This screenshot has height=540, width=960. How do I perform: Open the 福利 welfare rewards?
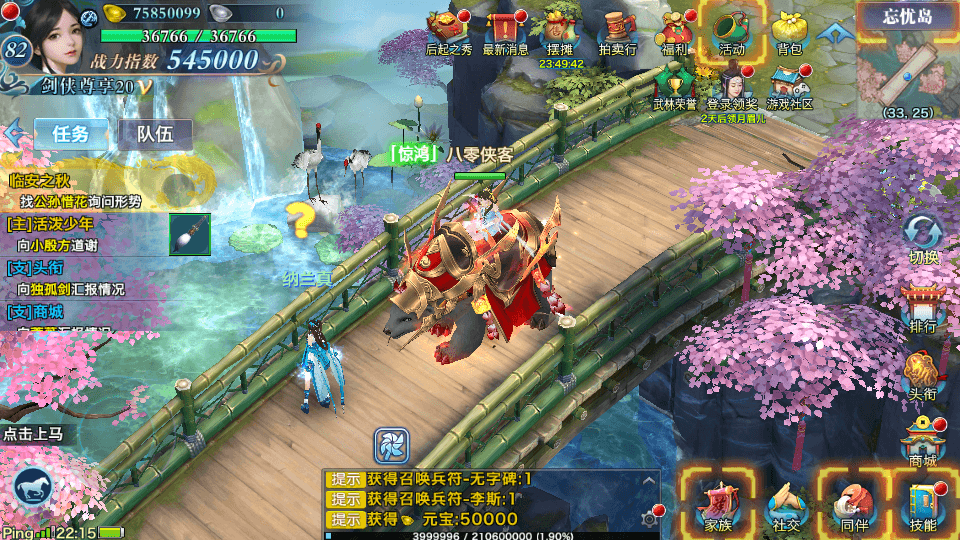point(674,30)
